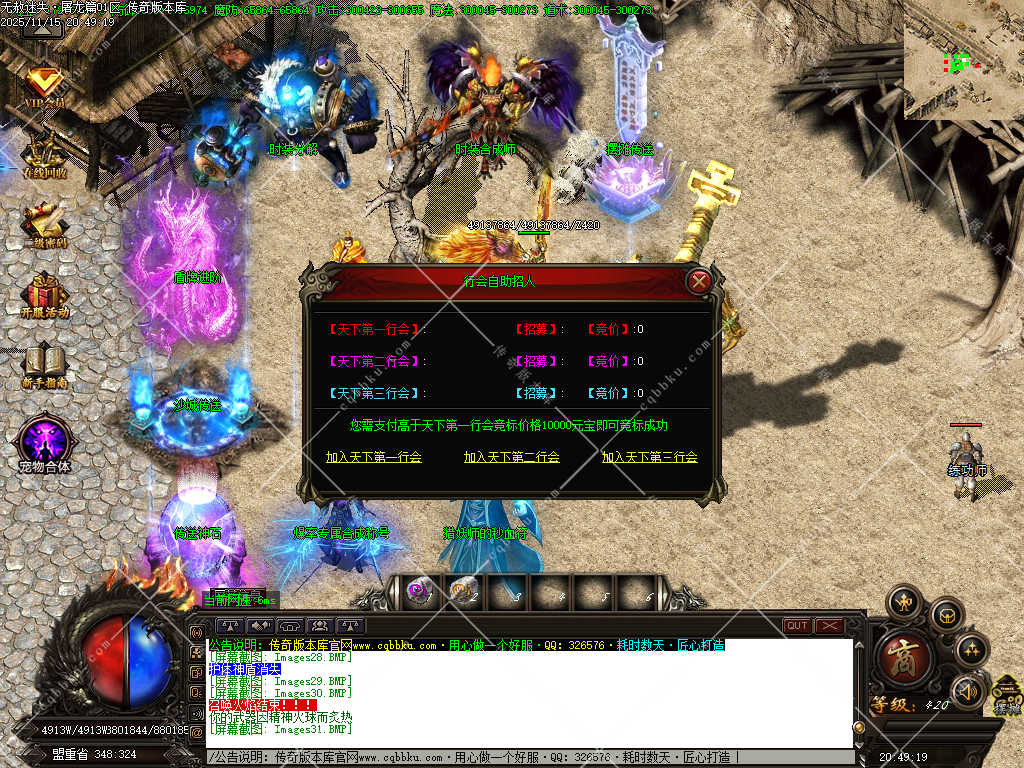Click the OUT button above chat
The height and width of the screenshot is (768, 1024).
pyautogui.click(x=797, y=626)
